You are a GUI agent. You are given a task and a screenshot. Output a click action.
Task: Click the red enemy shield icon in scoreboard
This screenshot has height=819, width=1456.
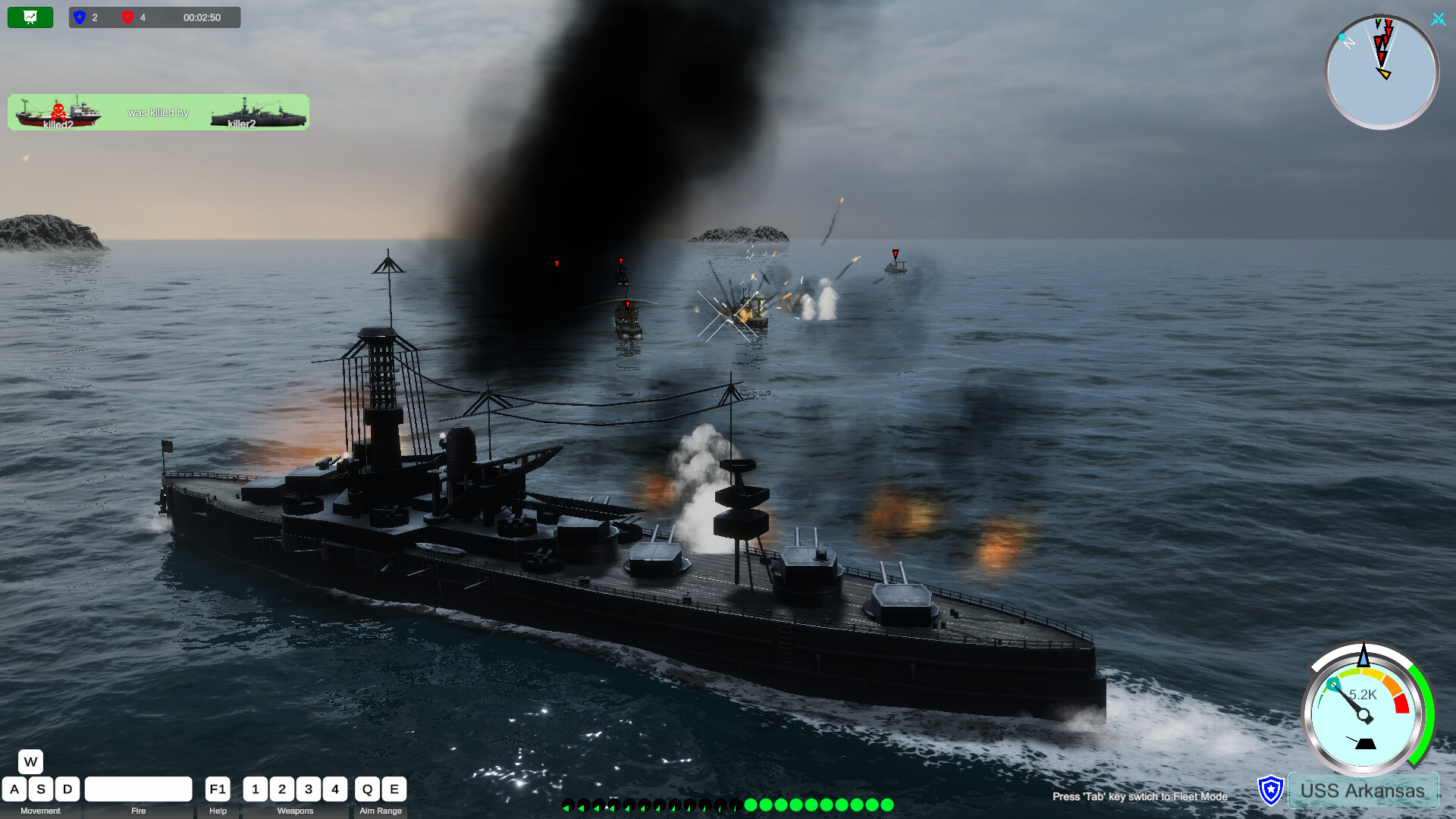click(x=128, y=17)
